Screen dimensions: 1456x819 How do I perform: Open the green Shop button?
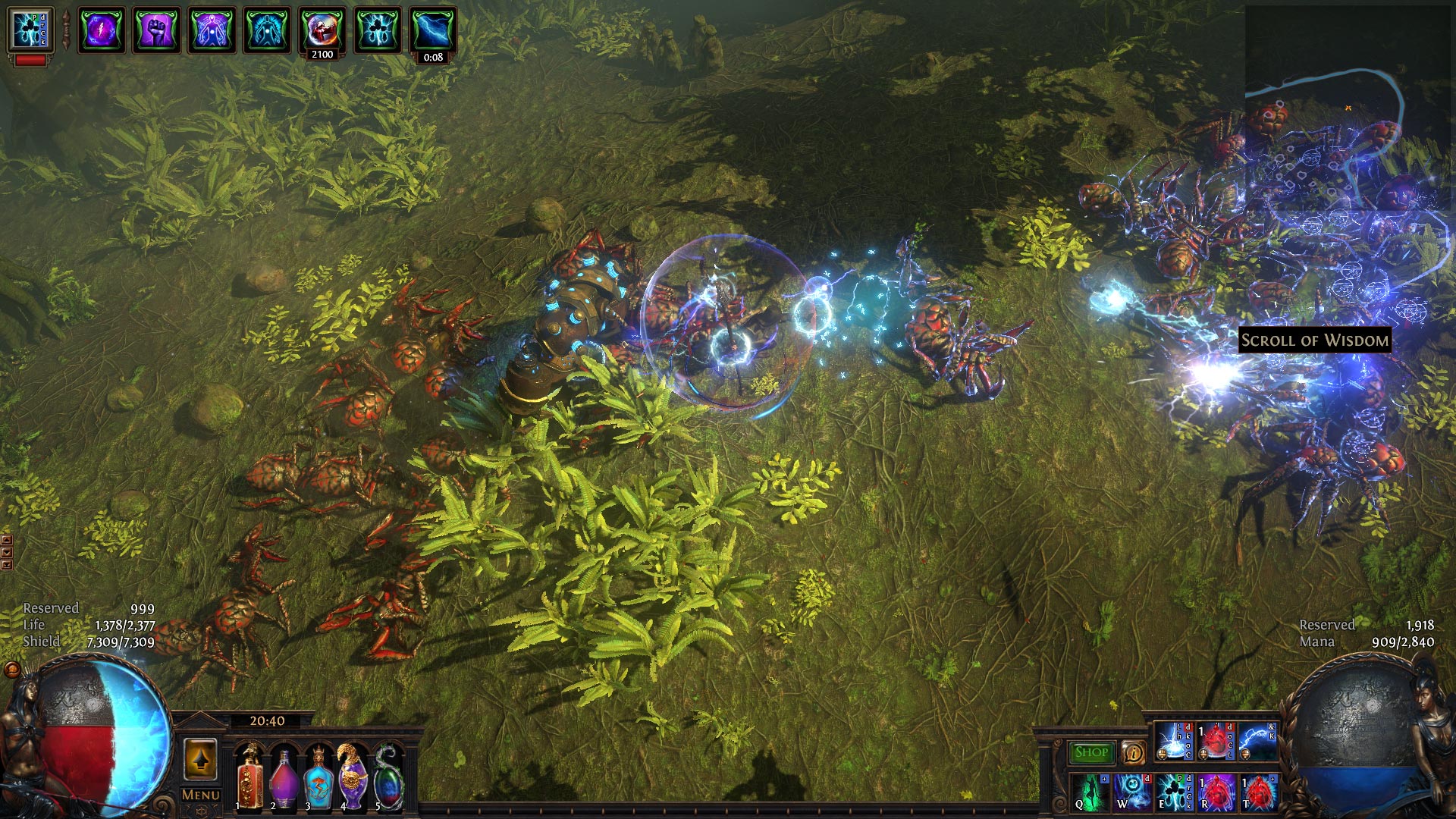tap(1091, 752)
